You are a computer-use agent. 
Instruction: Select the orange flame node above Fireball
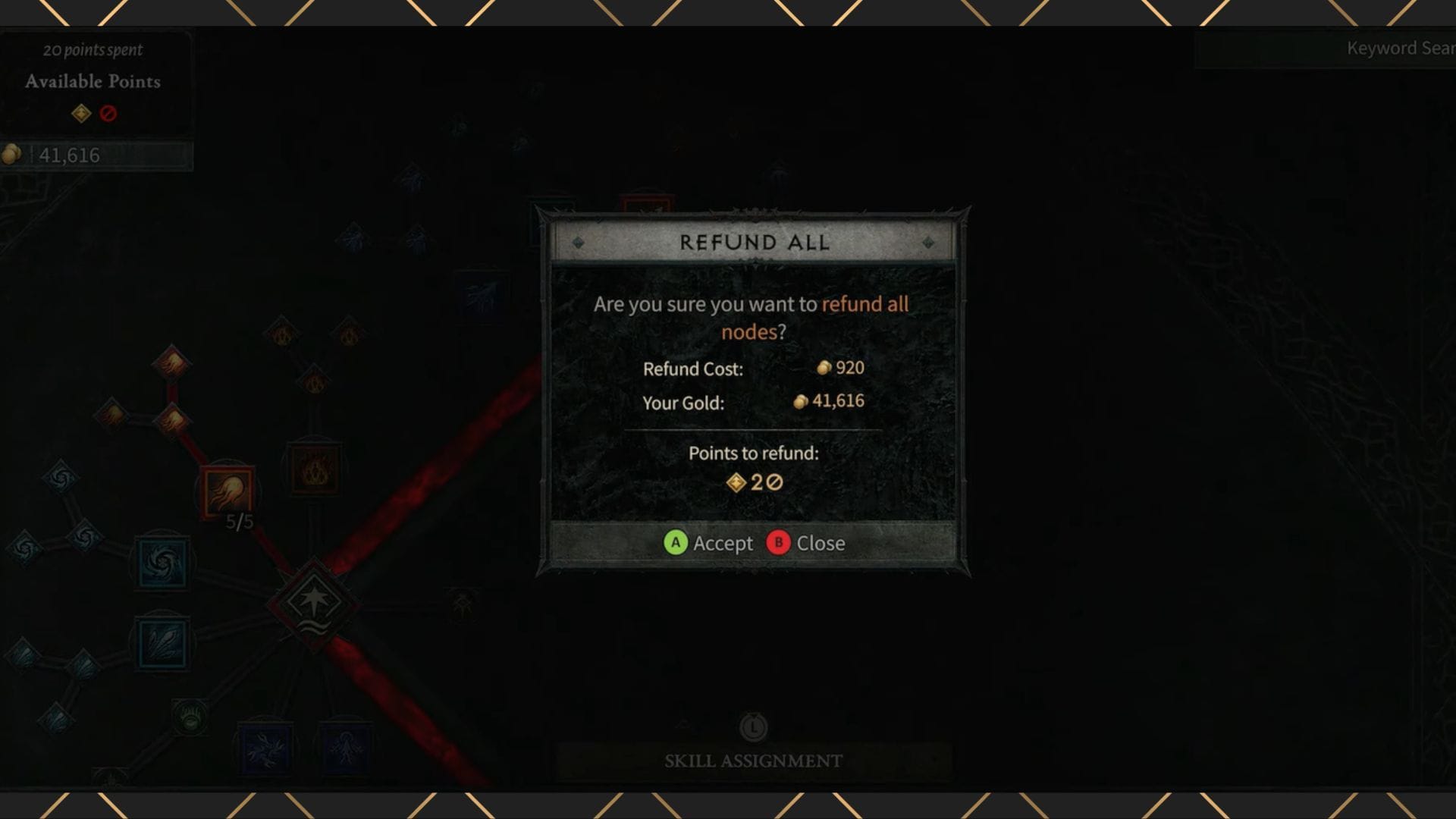pos(172,418)
